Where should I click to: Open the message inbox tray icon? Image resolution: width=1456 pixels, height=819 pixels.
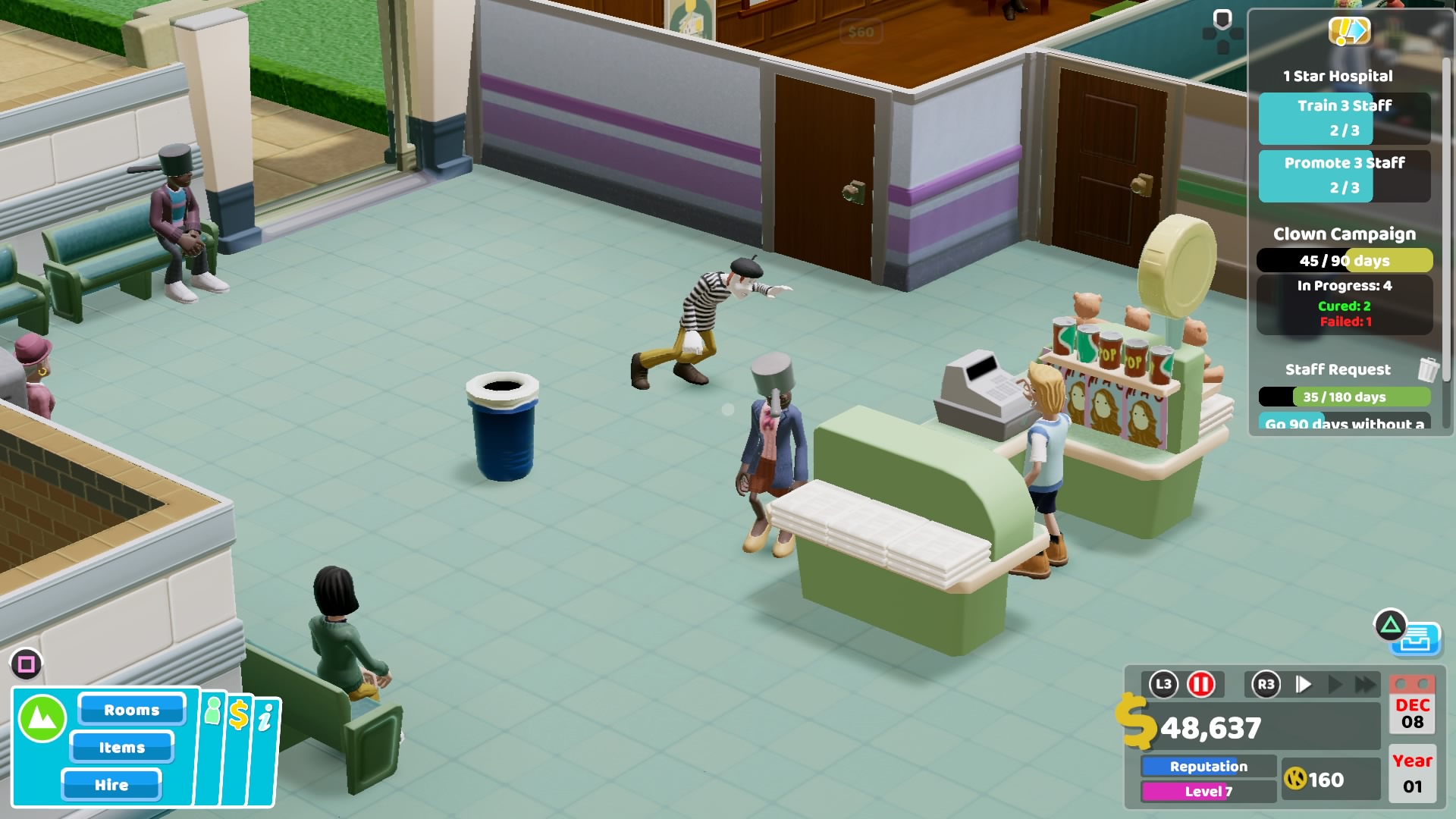tap(1420, 639)
